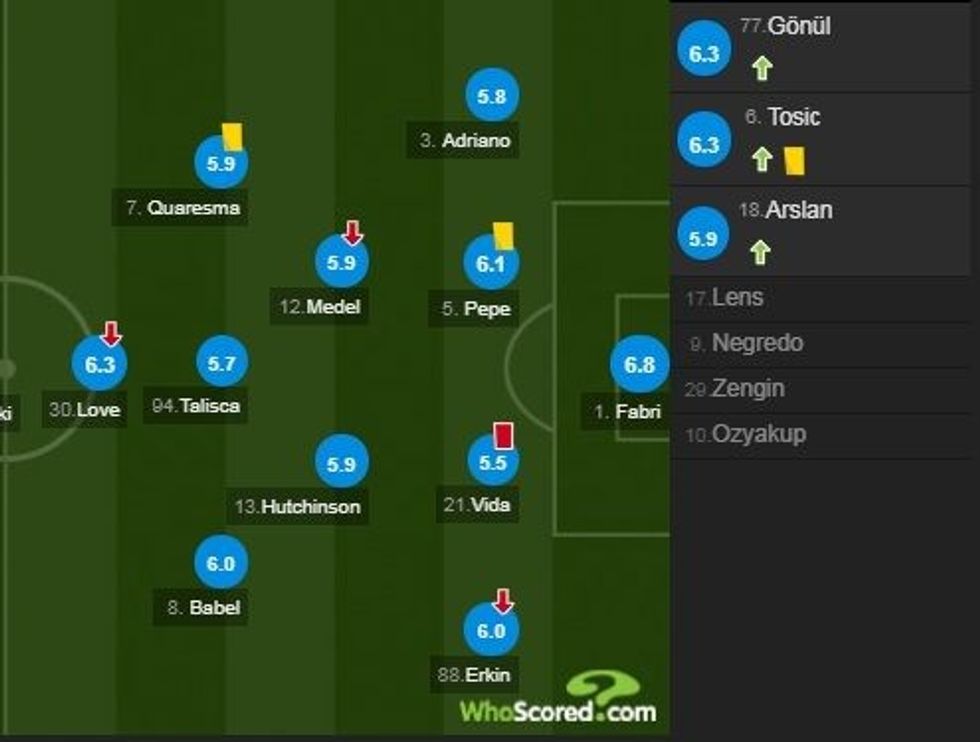Click Adriano's player marker
Image resolution: width=980 pixels, height=742 pixels.
491,97
